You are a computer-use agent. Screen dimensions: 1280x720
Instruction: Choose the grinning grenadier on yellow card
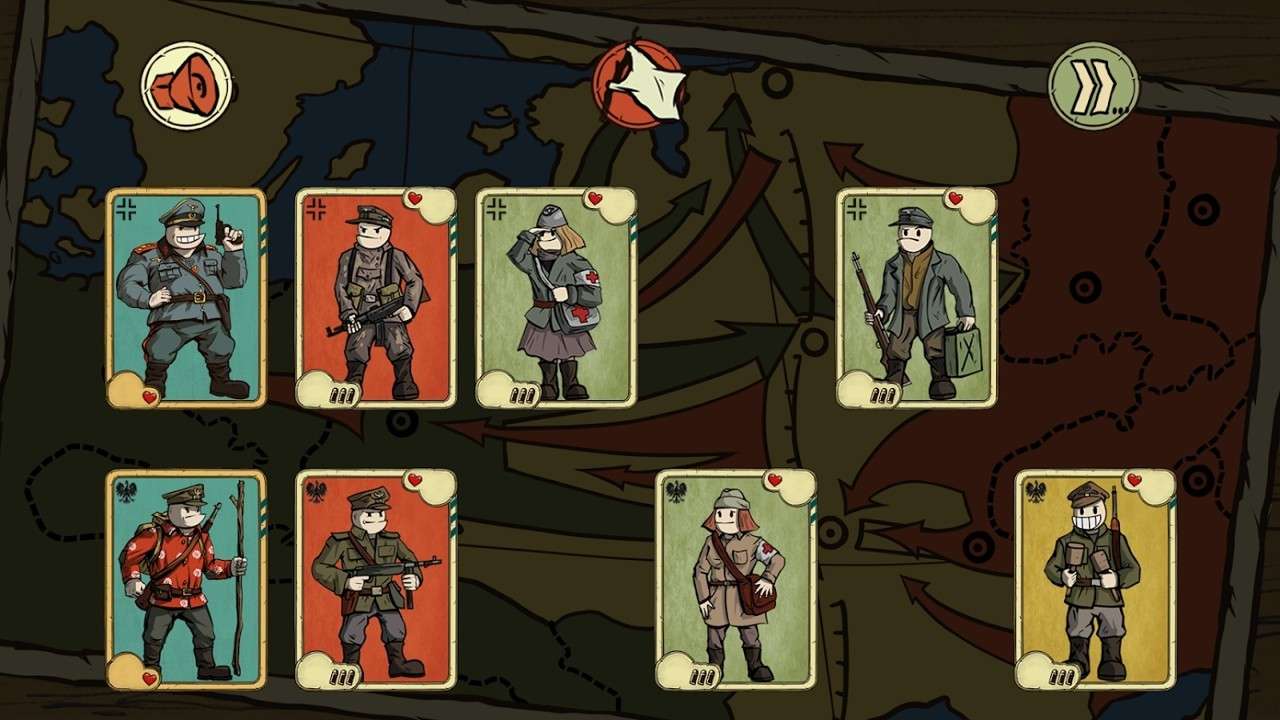pyautogui.click(x=1095, y=580)
